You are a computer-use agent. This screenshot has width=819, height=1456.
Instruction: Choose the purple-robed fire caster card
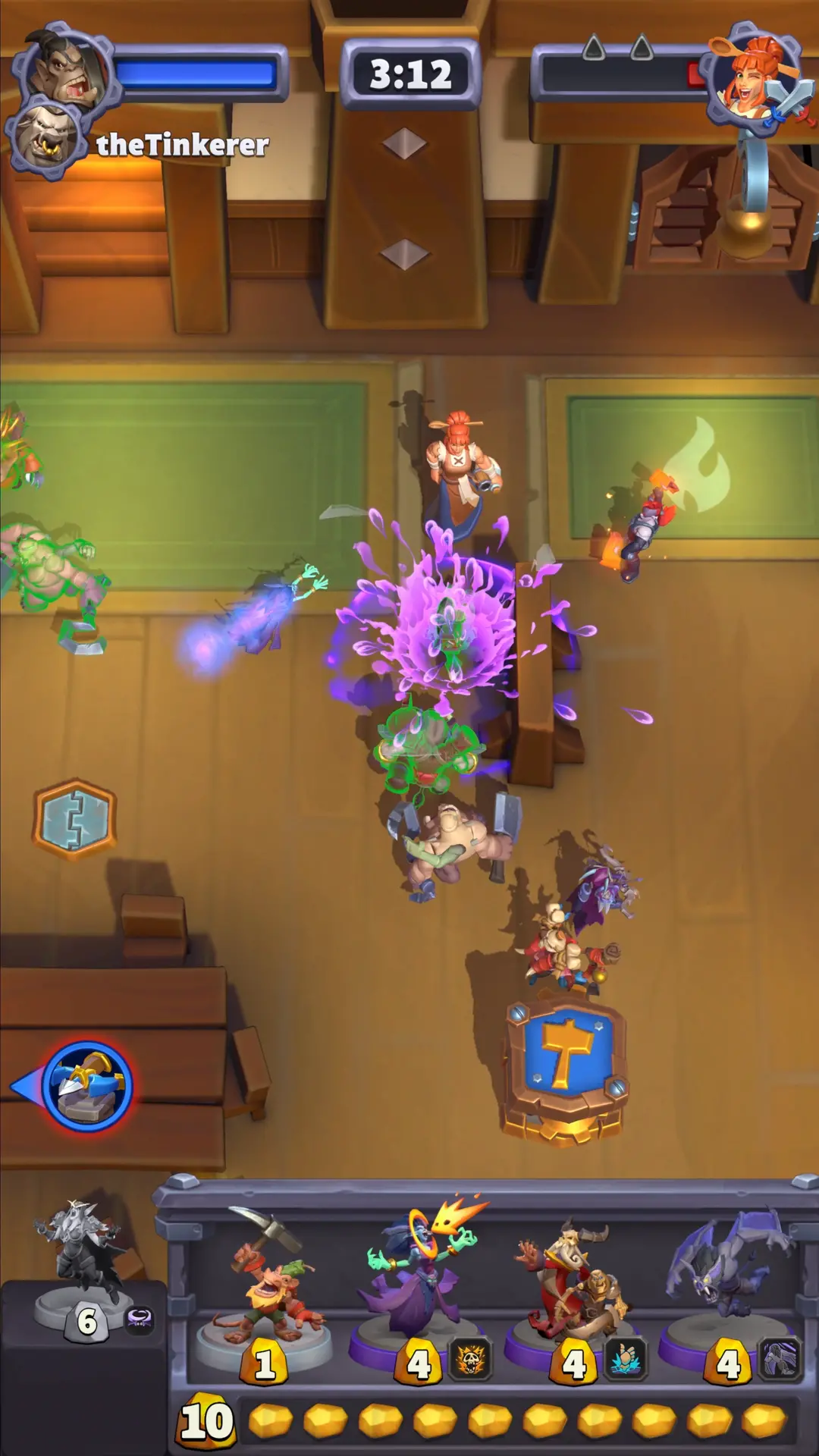coord(421,1289)
